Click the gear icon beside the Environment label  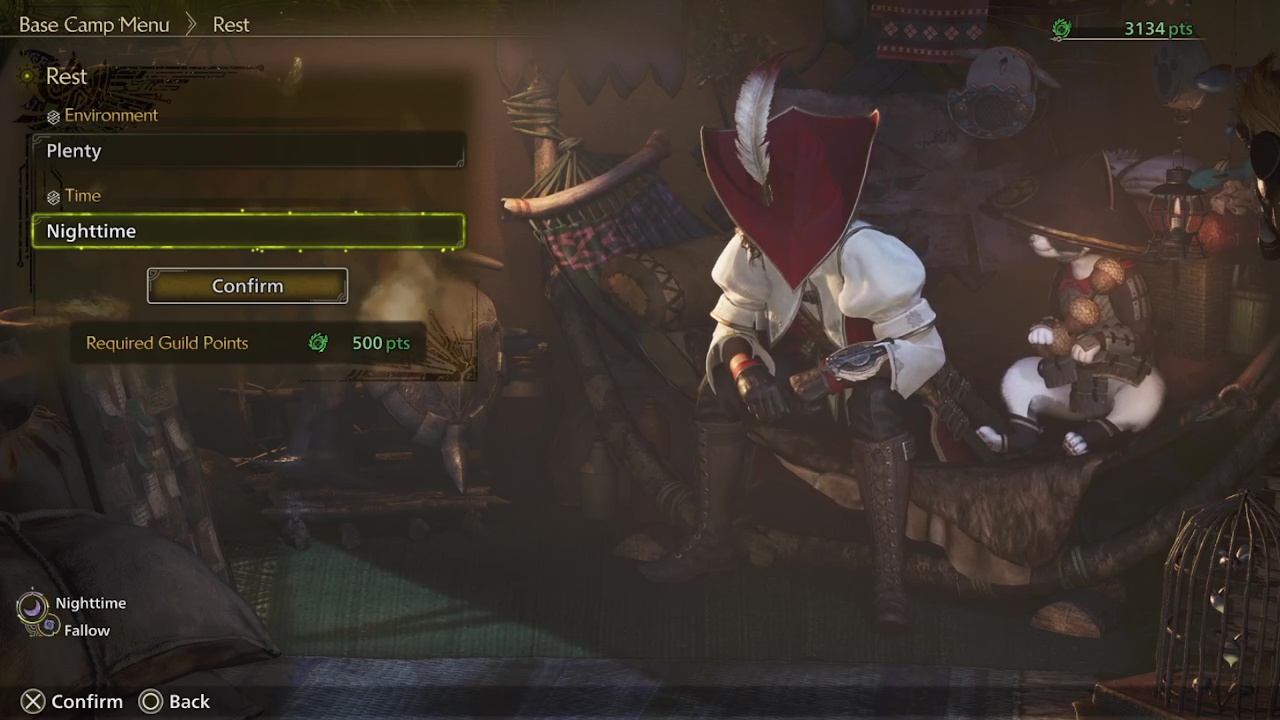pyautogui.click(x=53, y=115)
